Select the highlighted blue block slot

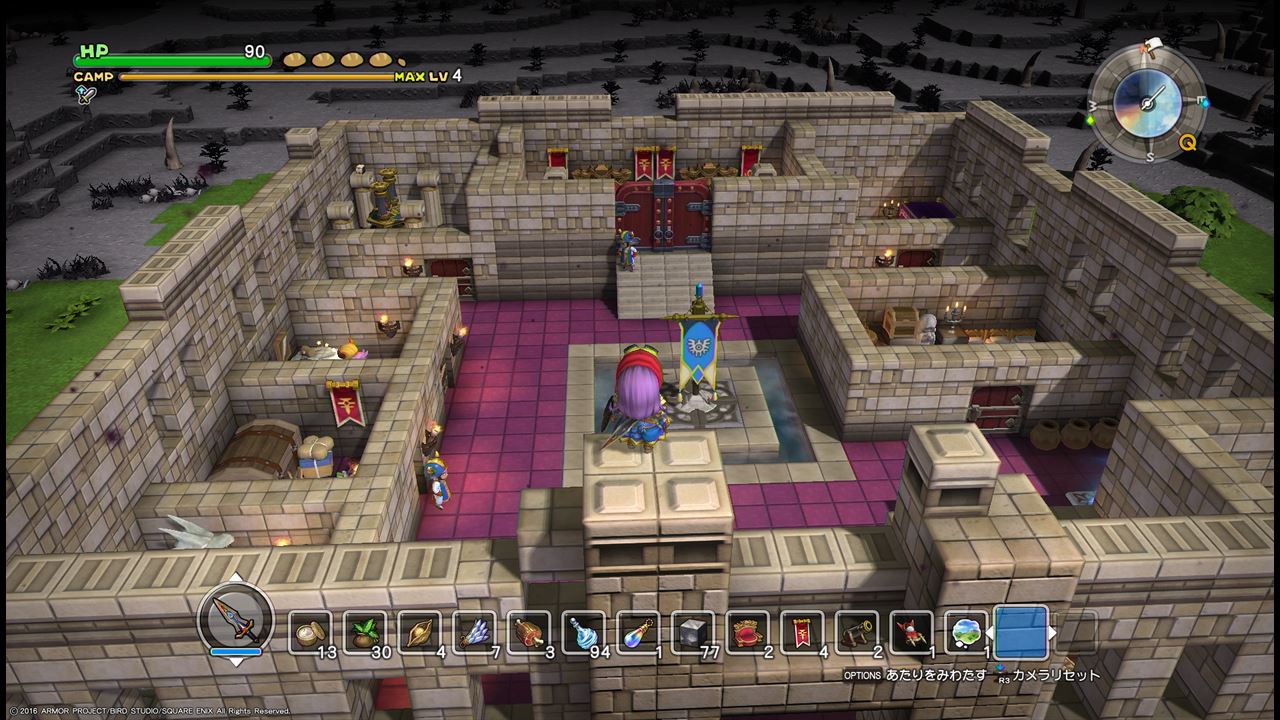[x=1021, y=632]
